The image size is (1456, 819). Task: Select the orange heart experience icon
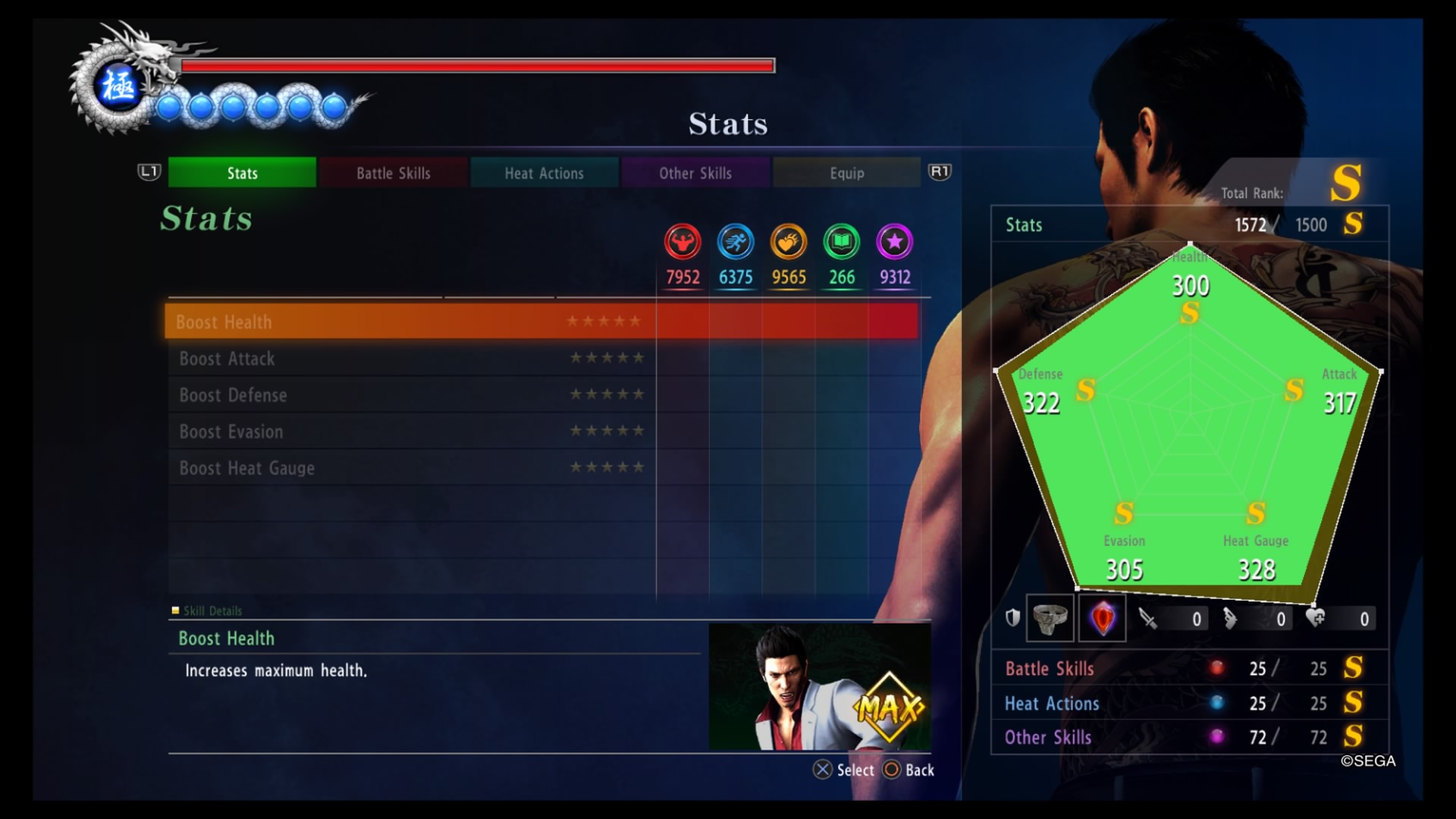coord(789,243)
